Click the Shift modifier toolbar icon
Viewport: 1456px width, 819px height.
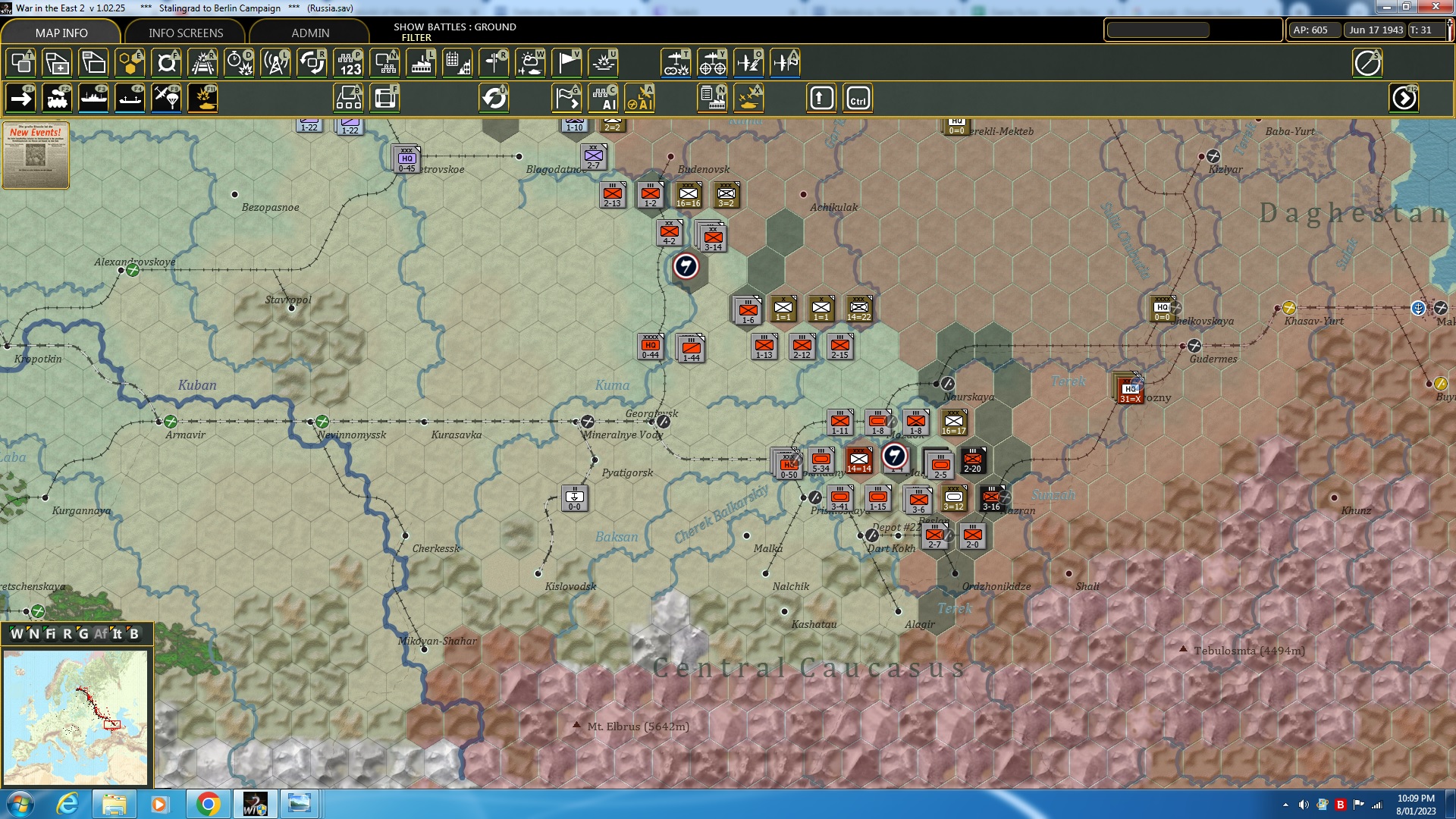(x=820, y=97)
